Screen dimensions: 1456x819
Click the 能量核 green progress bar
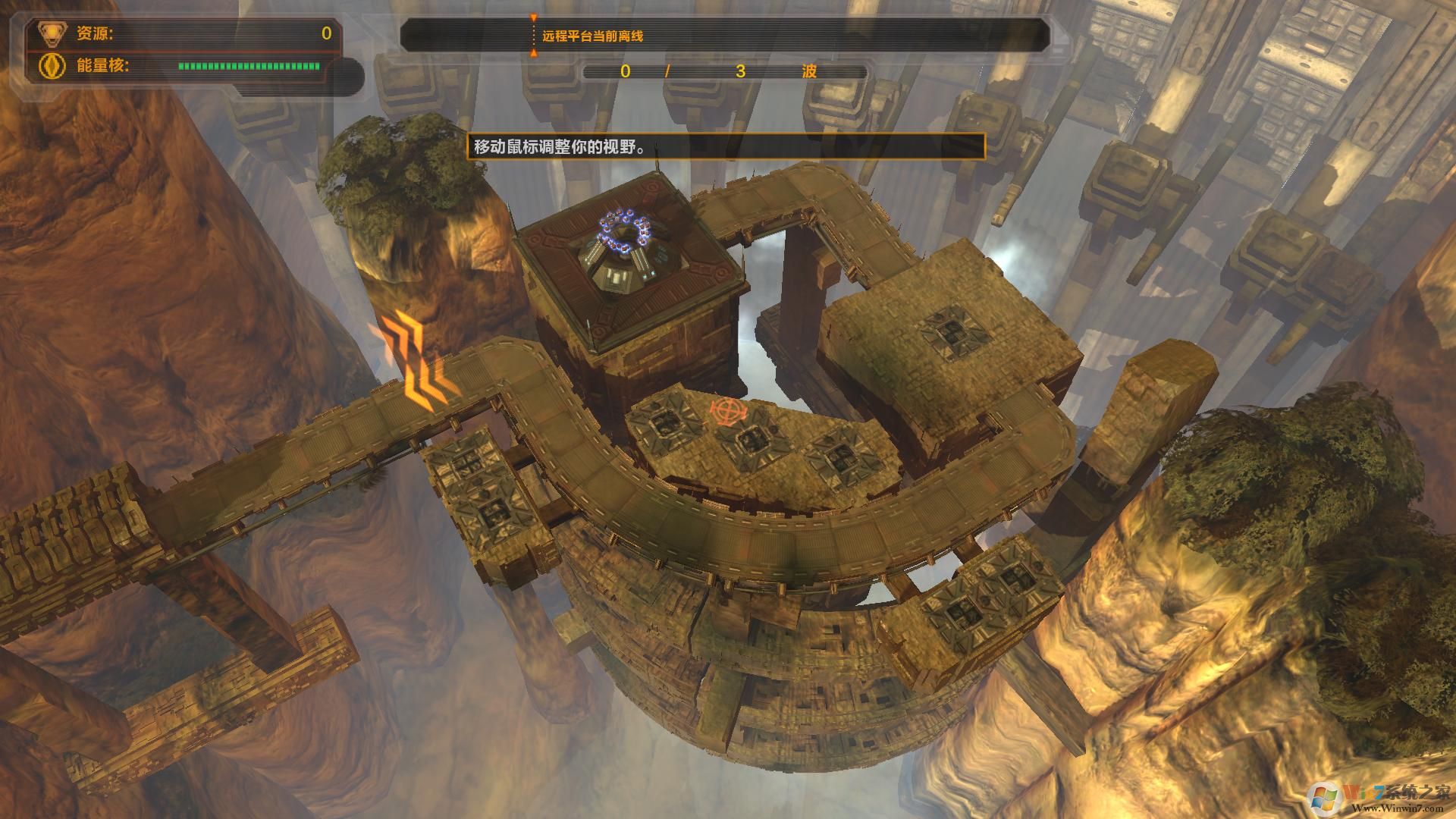246,68
